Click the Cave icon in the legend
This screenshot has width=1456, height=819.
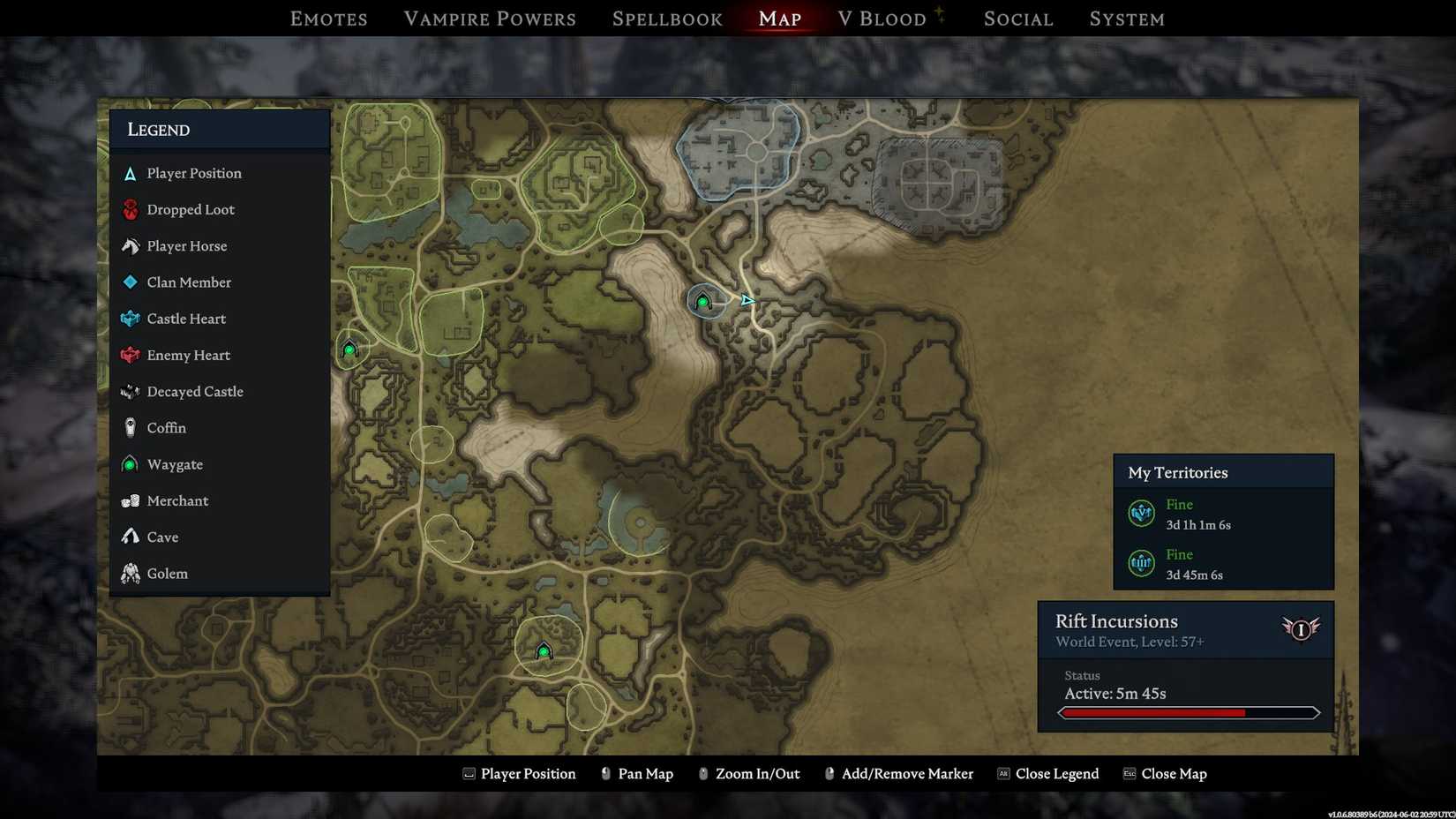[130, 537]
